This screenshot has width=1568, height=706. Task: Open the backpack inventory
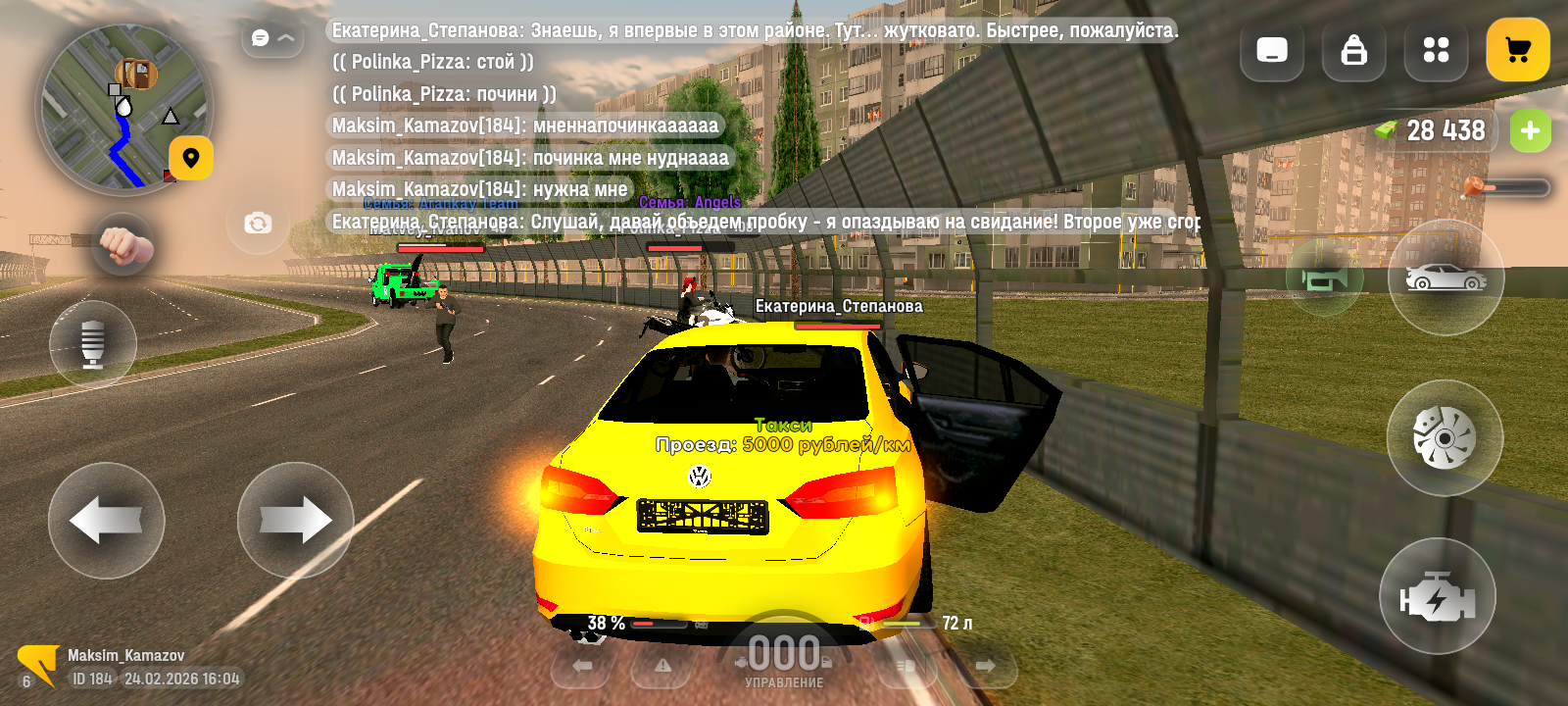pyautogui.click(x=1353, y=50)
